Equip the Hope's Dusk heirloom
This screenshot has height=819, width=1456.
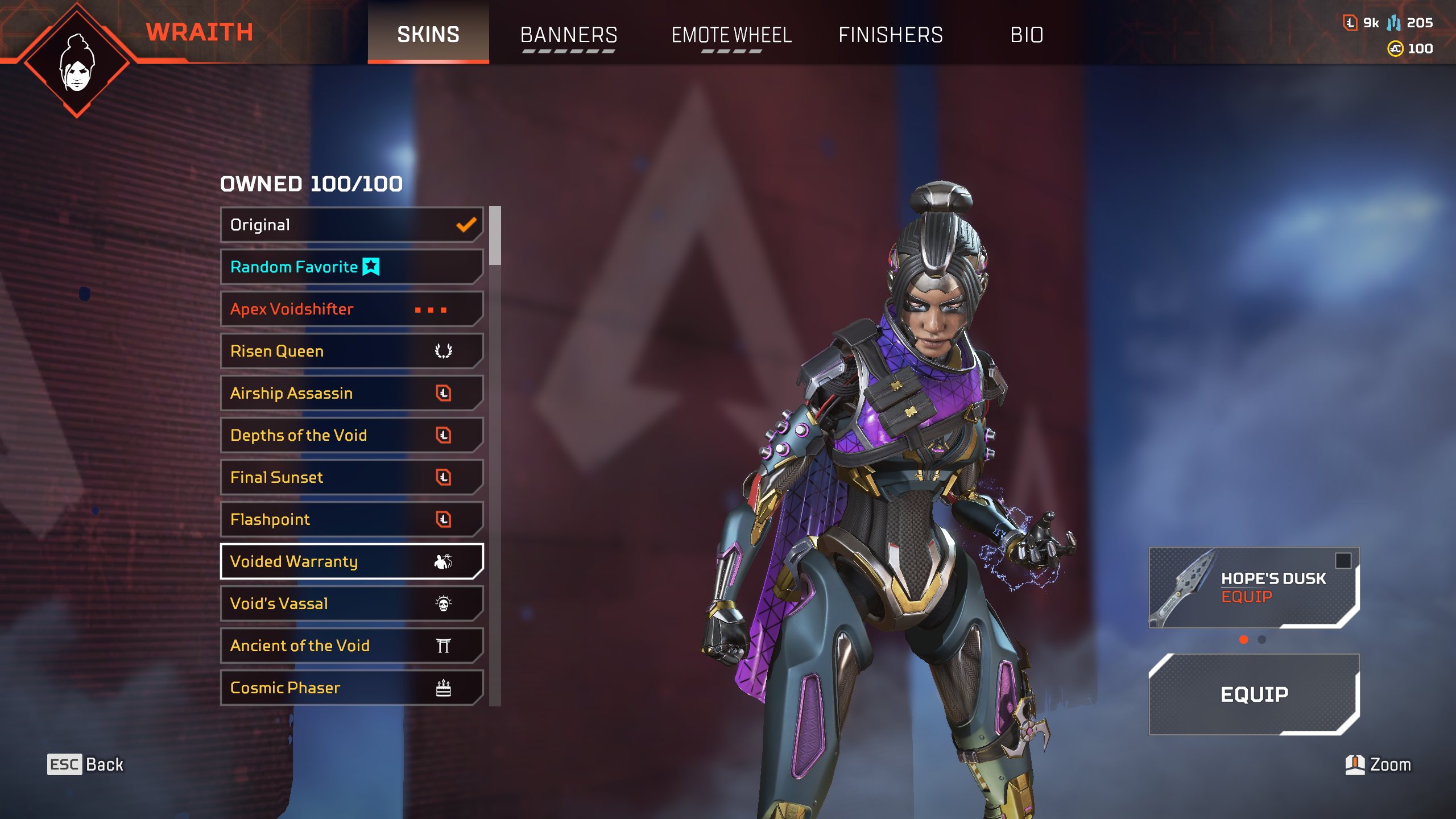tap(1247, 597)
